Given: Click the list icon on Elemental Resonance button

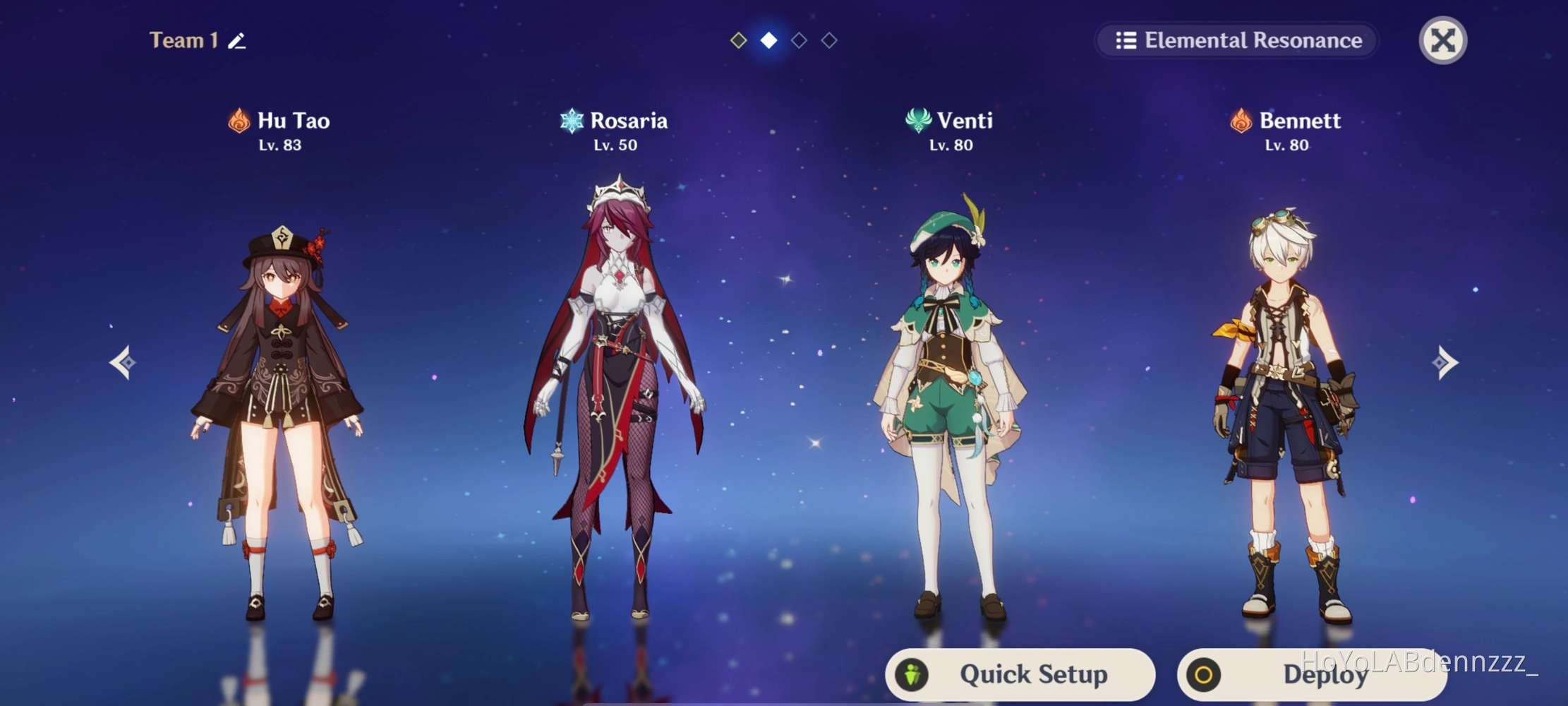Looking at the screenshot, I should click(1127, 40).
